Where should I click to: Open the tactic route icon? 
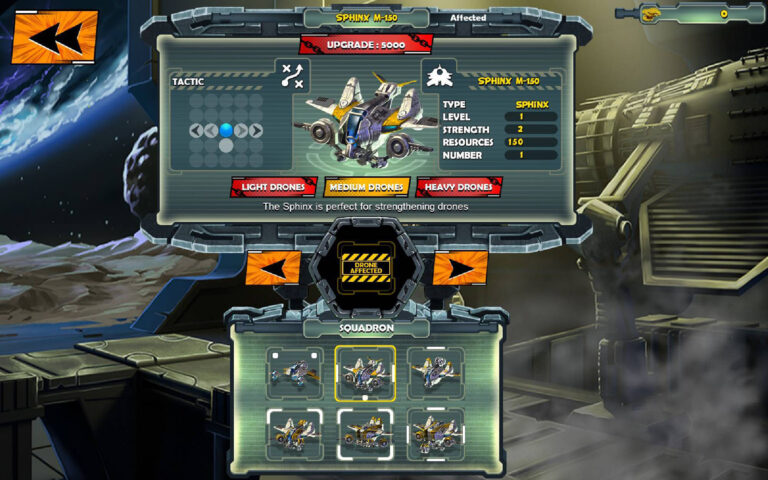(x=292, y=76)
